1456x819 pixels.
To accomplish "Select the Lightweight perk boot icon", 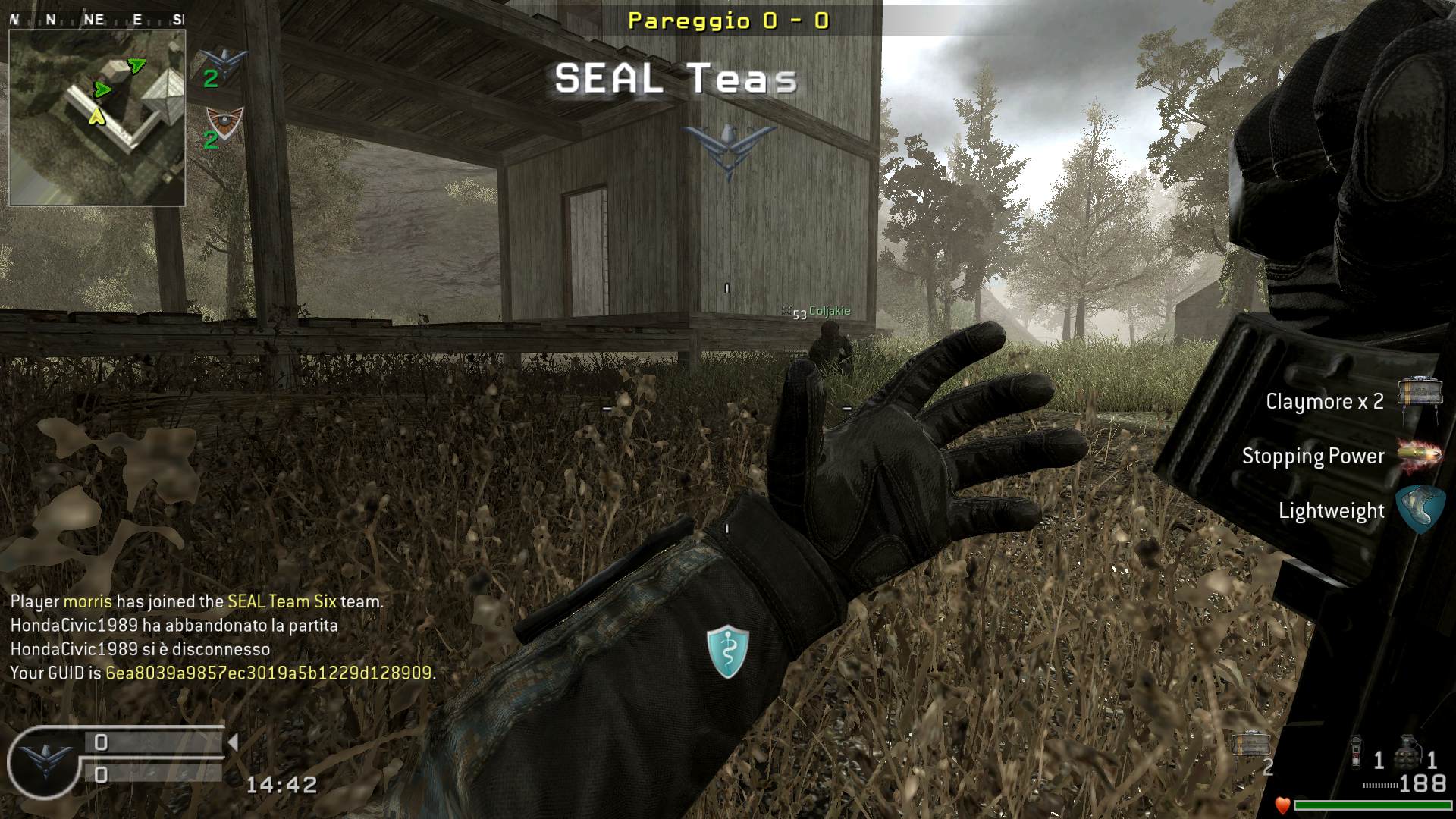I will tap(1420, 509).
